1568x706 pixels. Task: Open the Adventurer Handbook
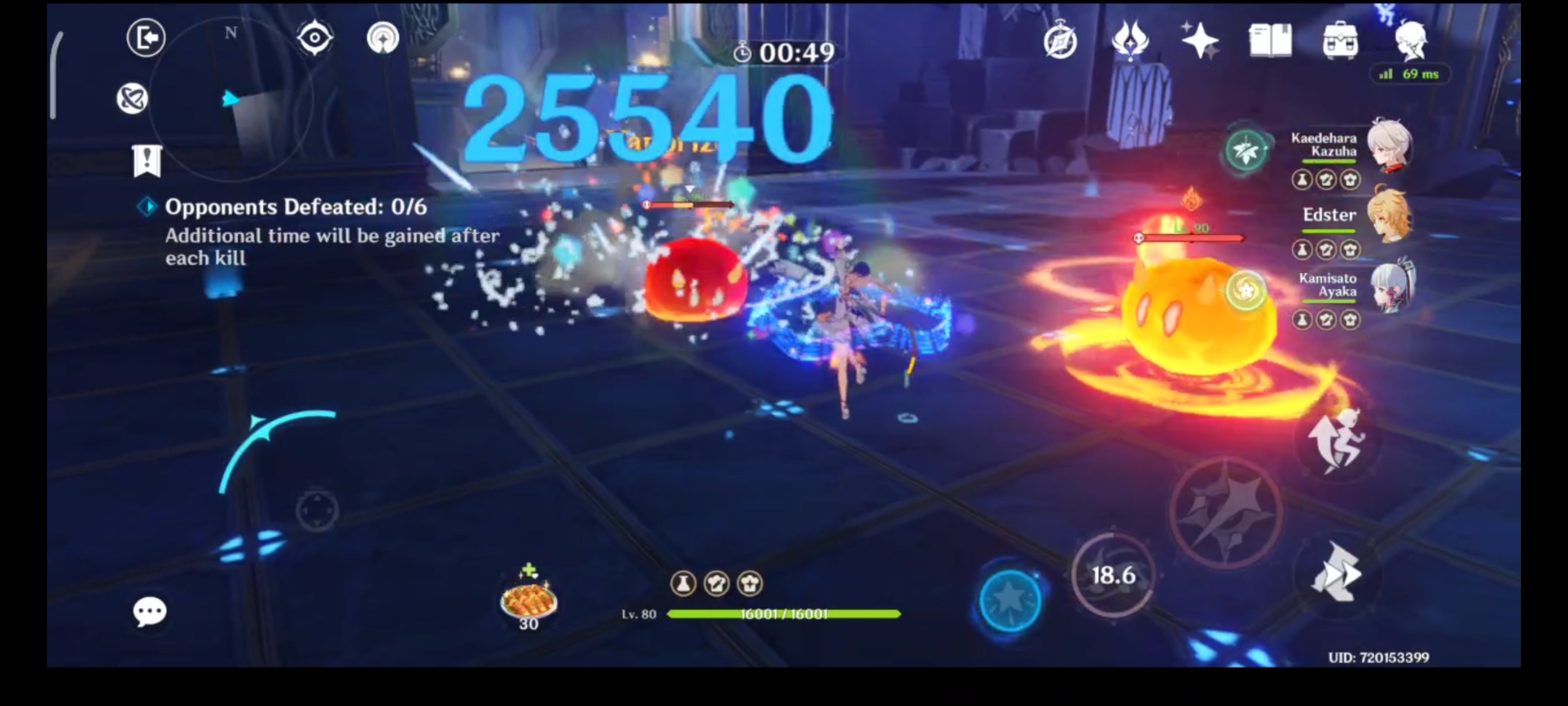[1270, 41]
